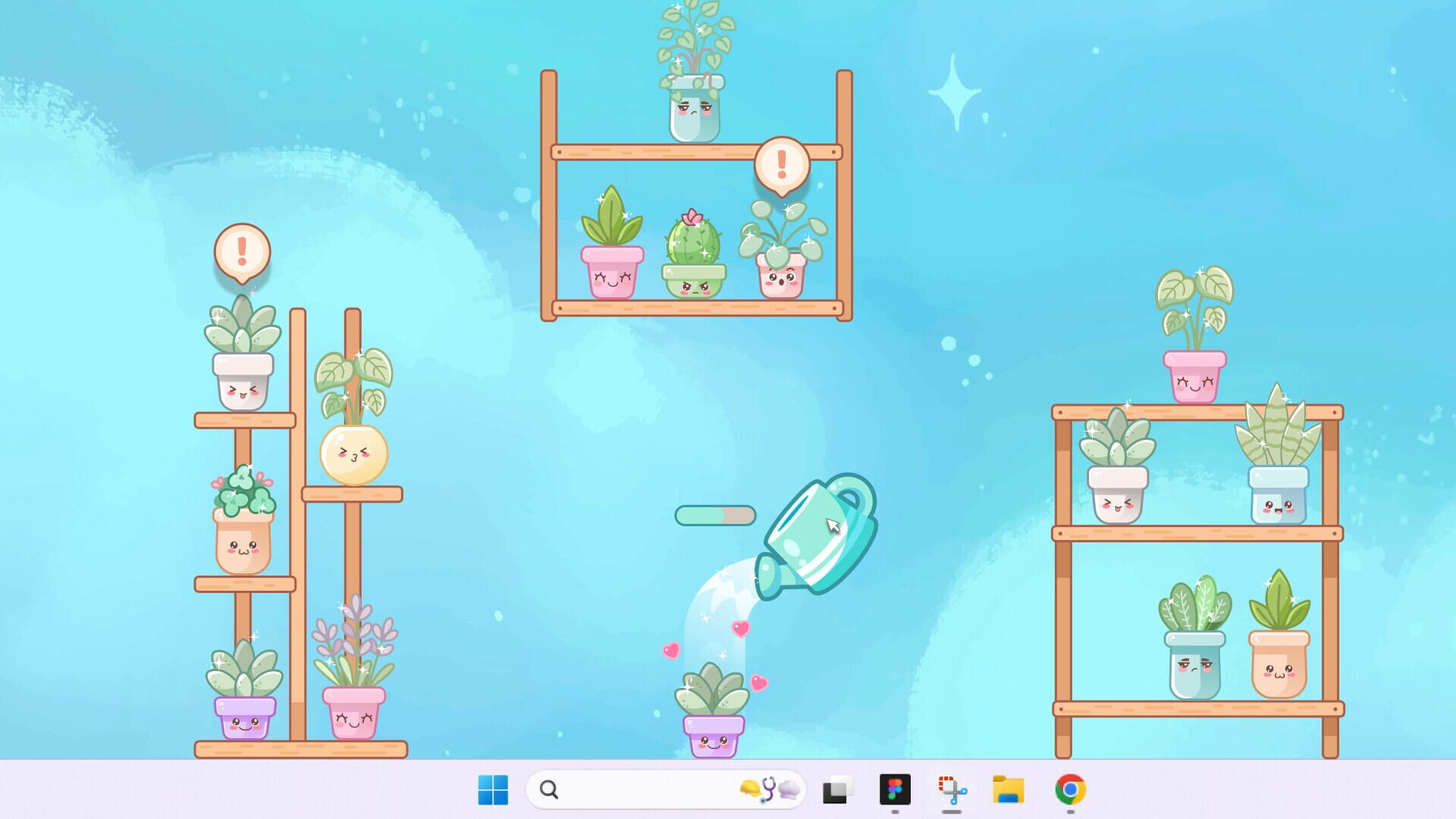Click the exclamation bubble above the left succulent
This screenshot has width=1456, height=819.
241,250
